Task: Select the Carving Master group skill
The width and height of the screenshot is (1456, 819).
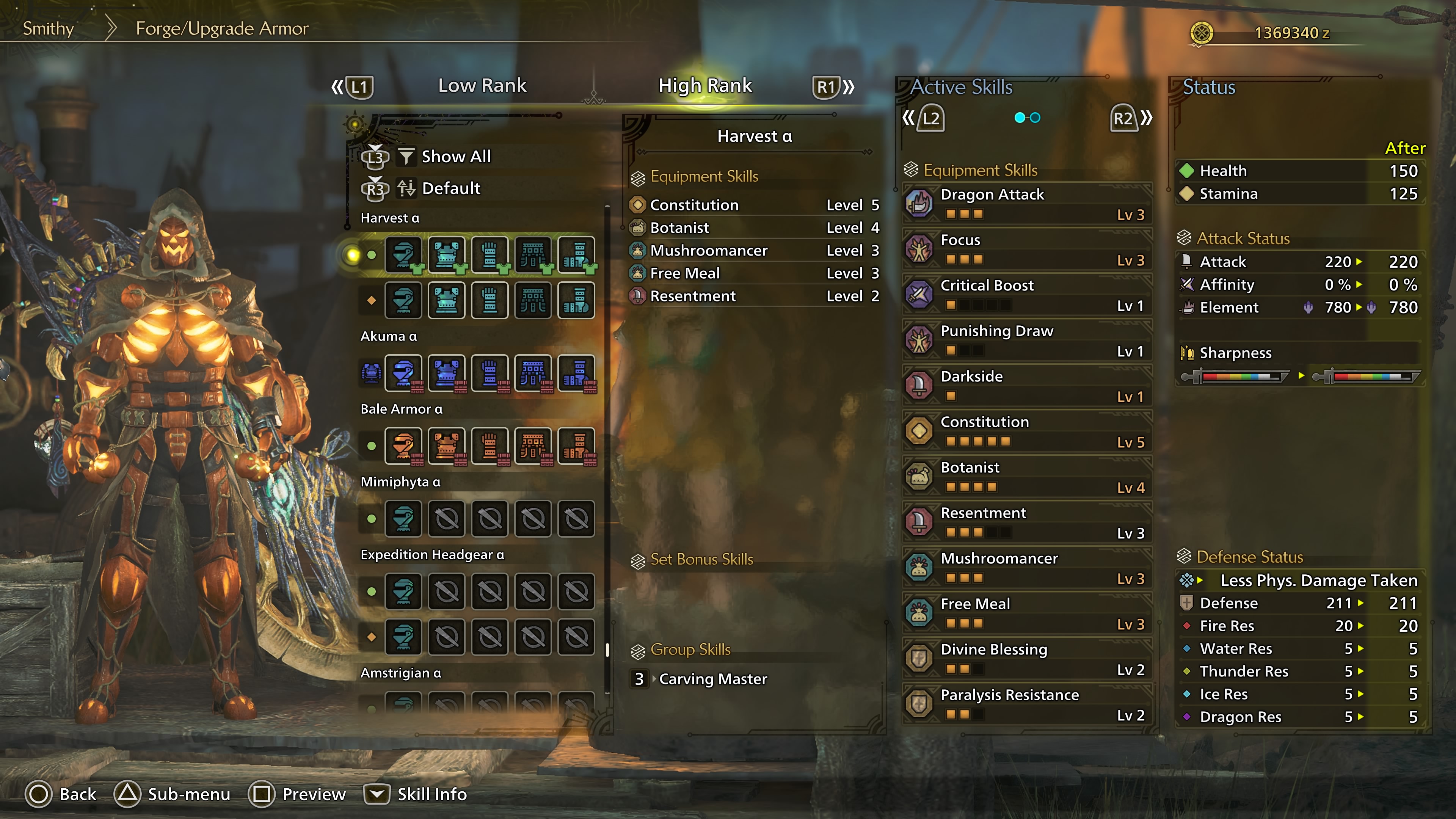Action: 712,679
